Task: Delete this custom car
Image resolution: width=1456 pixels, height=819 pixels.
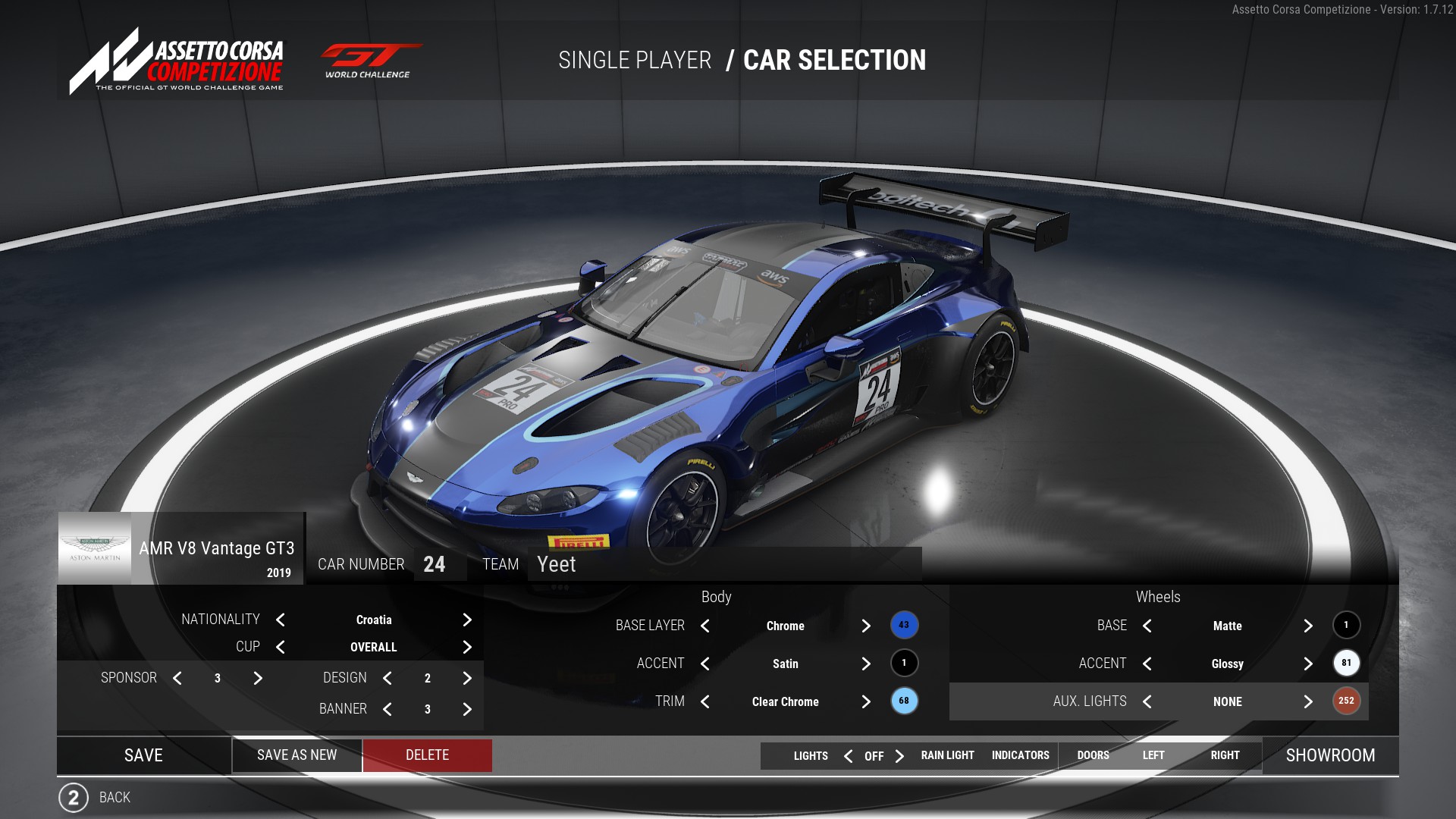Action: (427, 755)
